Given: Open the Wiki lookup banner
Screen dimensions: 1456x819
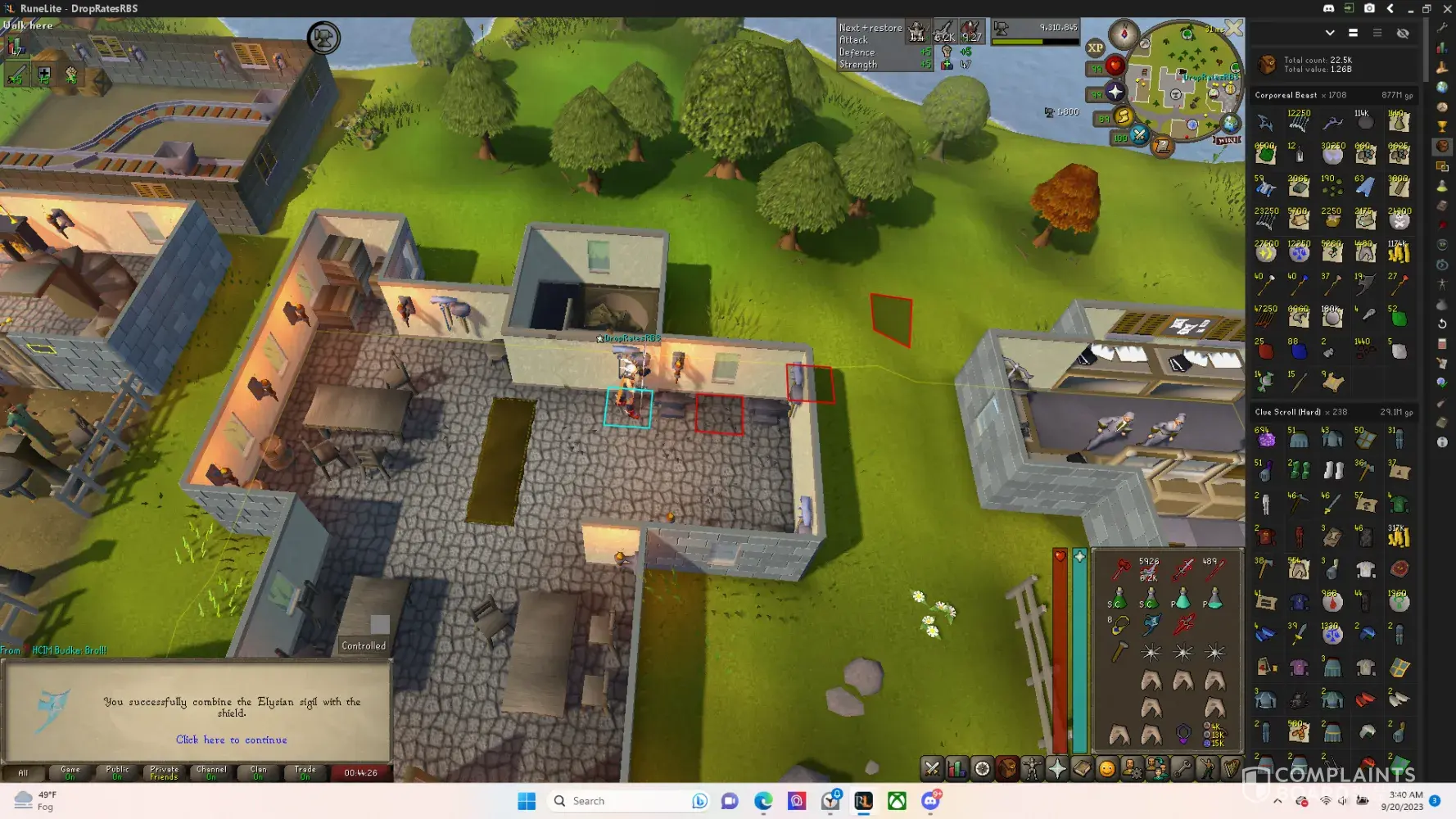Looking at the screenshot, I should coord(1228,140).
